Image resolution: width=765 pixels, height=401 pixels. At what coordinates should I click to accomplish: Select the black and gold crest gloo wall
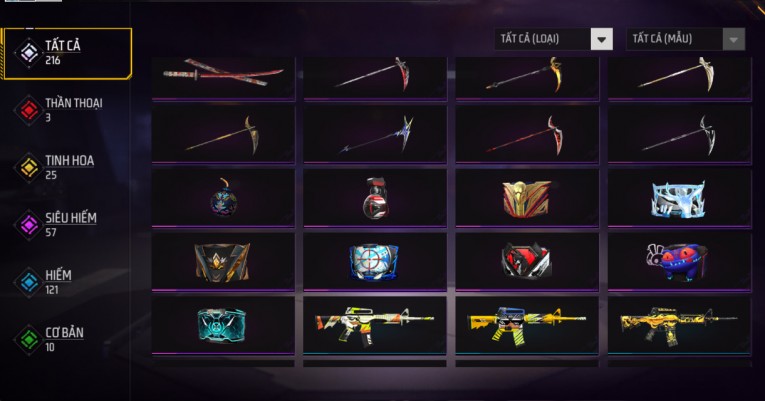click(x=223, y=261)
